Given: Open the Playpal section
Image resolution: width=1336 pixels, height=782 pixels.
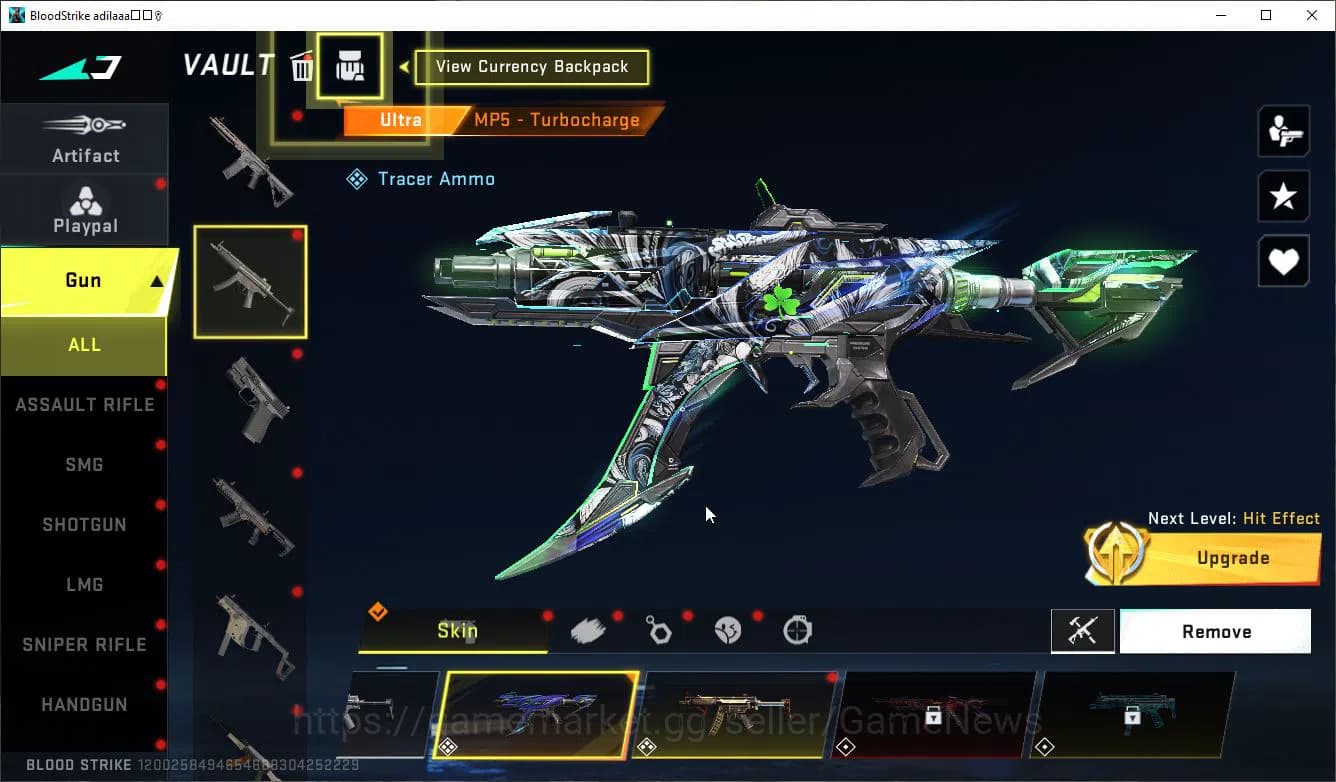Looking at the screenshot, I should 85,210.
